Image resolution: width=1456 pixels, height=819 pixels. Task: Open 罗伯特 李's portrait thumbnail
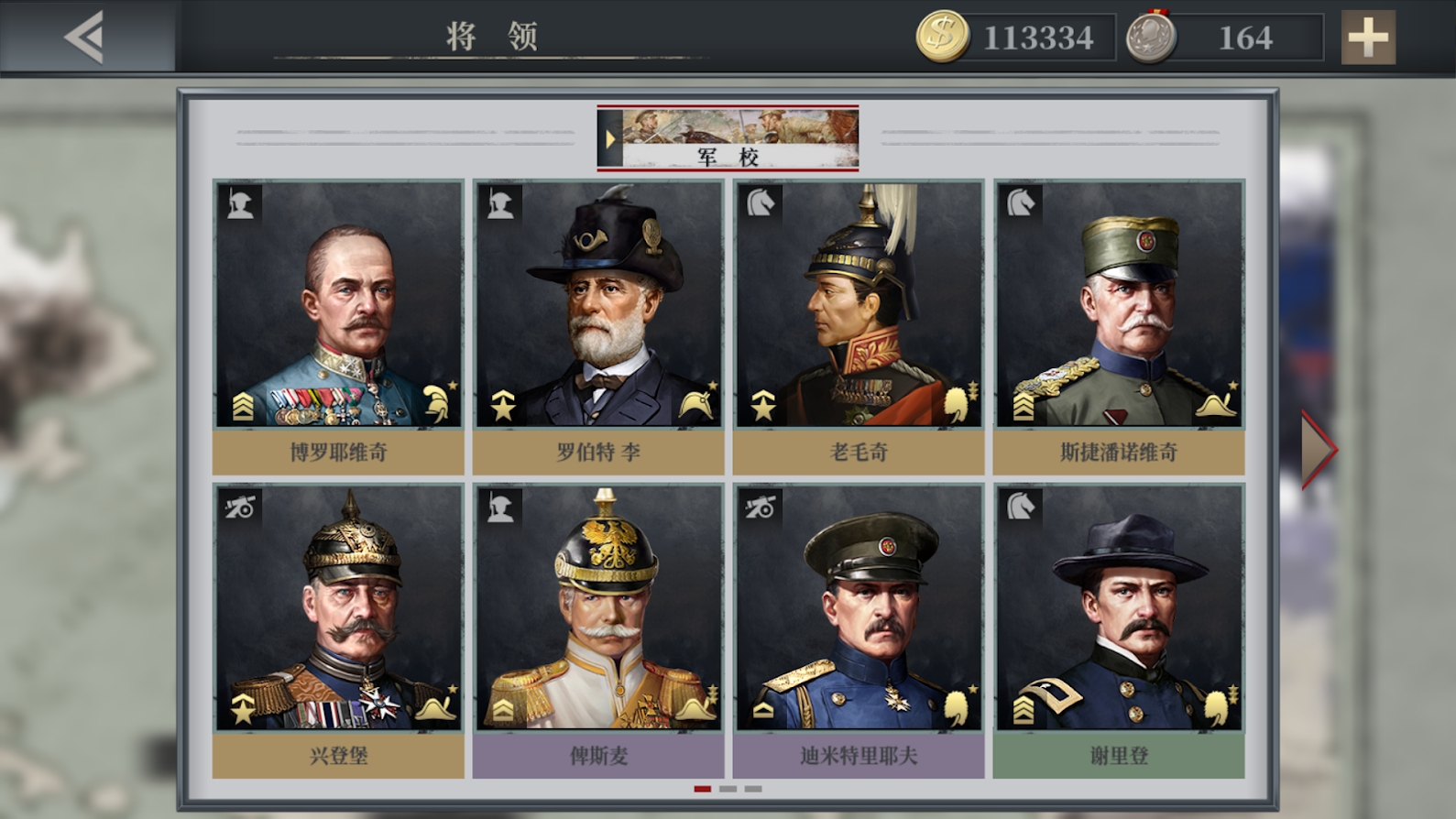pyautogui.click(x=597, y=302)
